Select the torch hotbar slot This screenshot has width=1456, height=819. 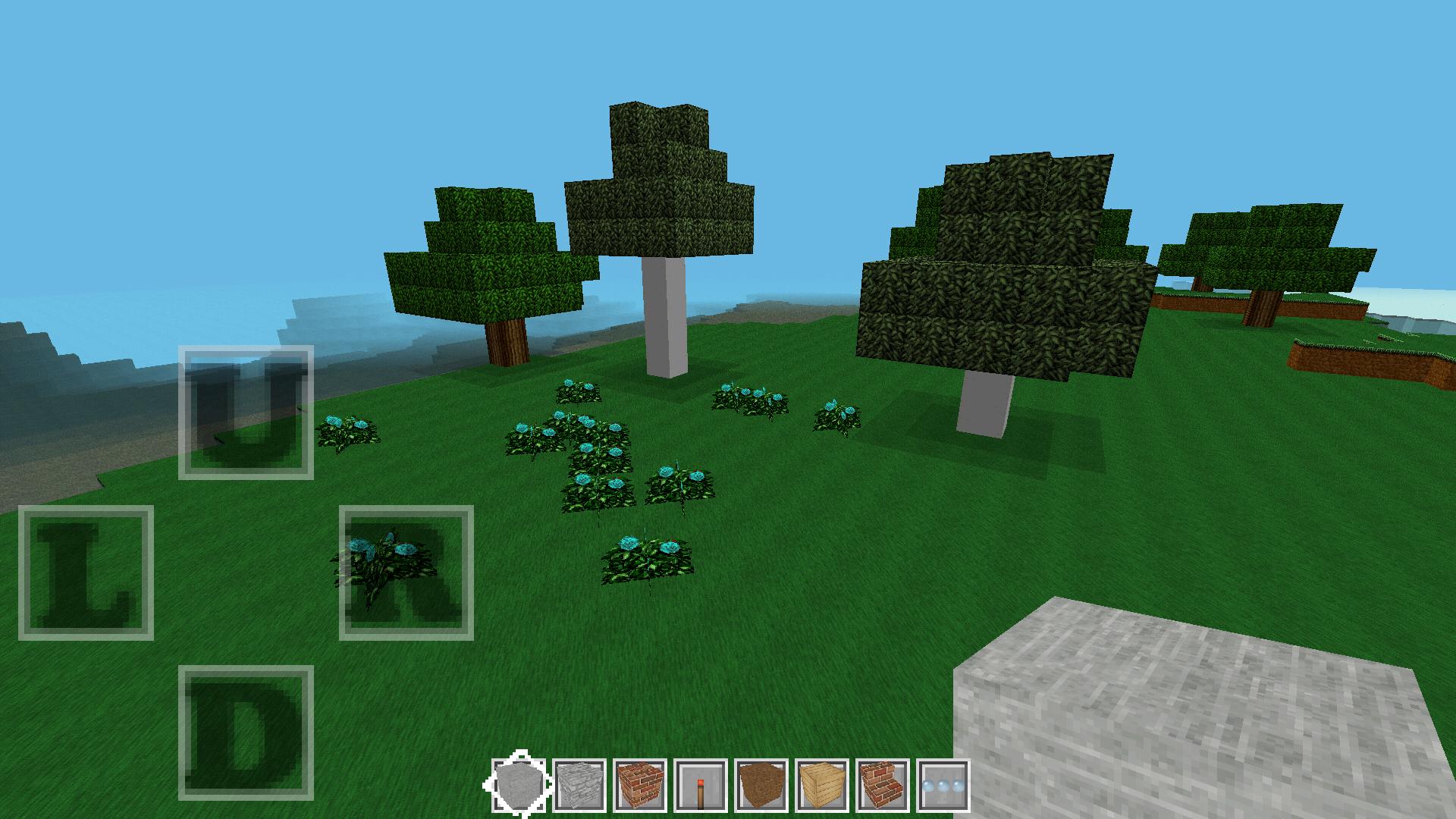click(x=700, y=786)
